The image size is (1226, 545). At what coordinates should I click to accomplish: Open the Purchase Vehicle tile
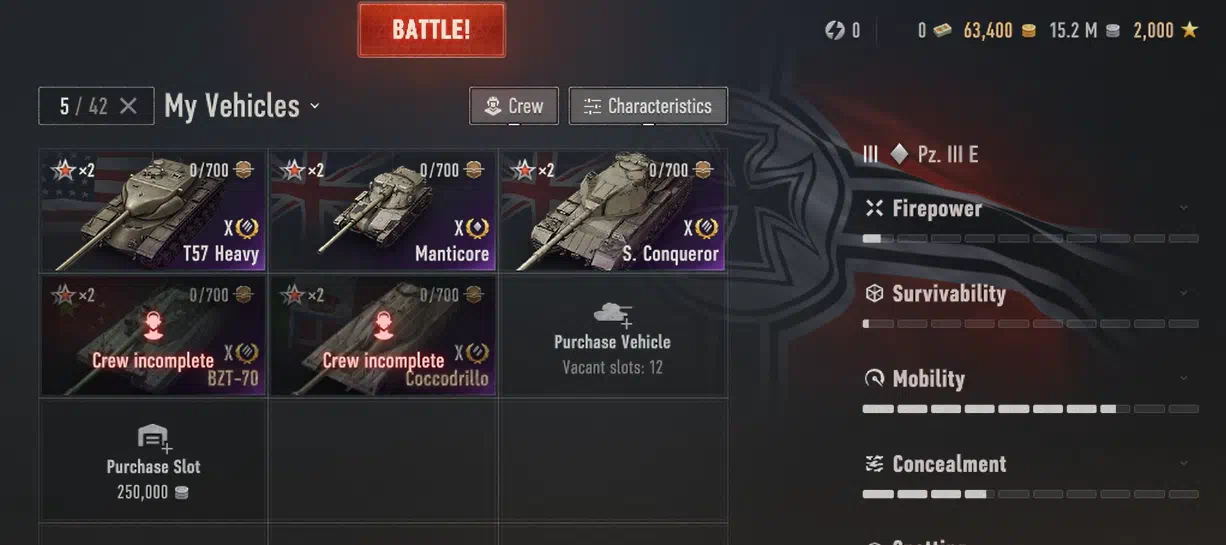(x=612, y=335)
